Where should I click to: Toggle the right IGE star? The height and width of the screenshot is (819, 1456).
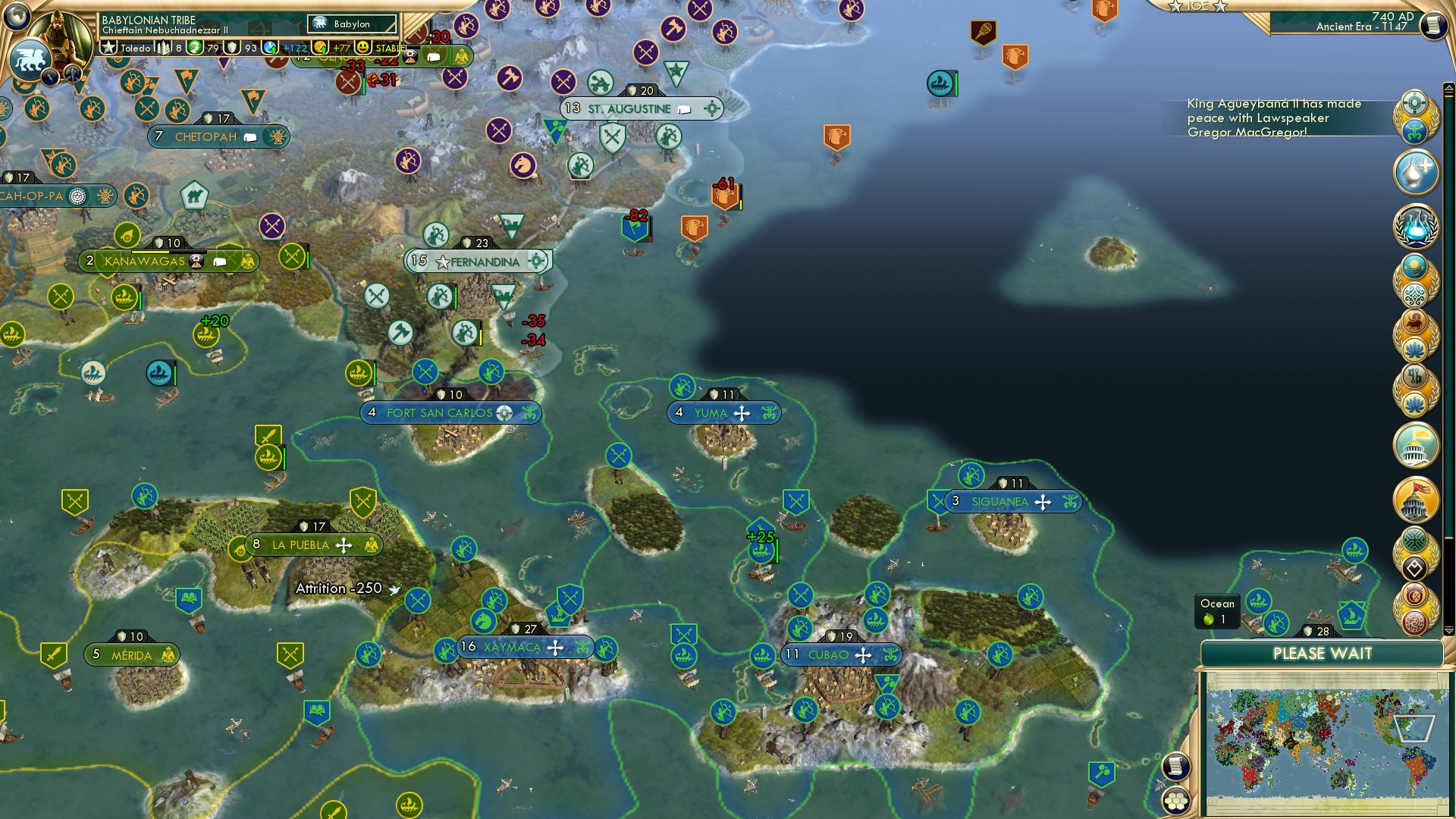[1219, 8]
